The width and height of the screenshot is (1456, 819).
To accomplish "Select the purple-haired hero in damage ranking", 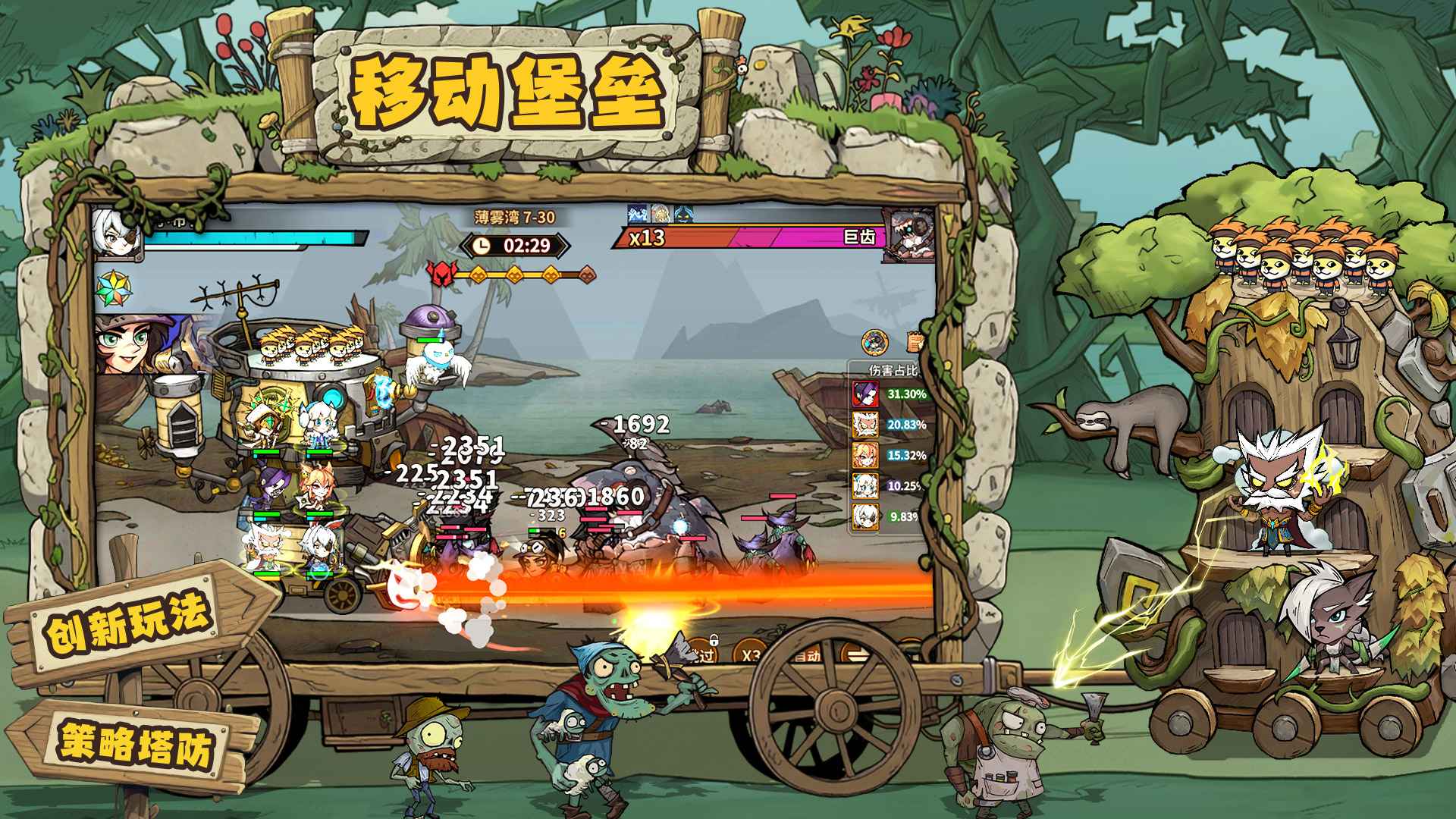I will click(x=865, y=394).
